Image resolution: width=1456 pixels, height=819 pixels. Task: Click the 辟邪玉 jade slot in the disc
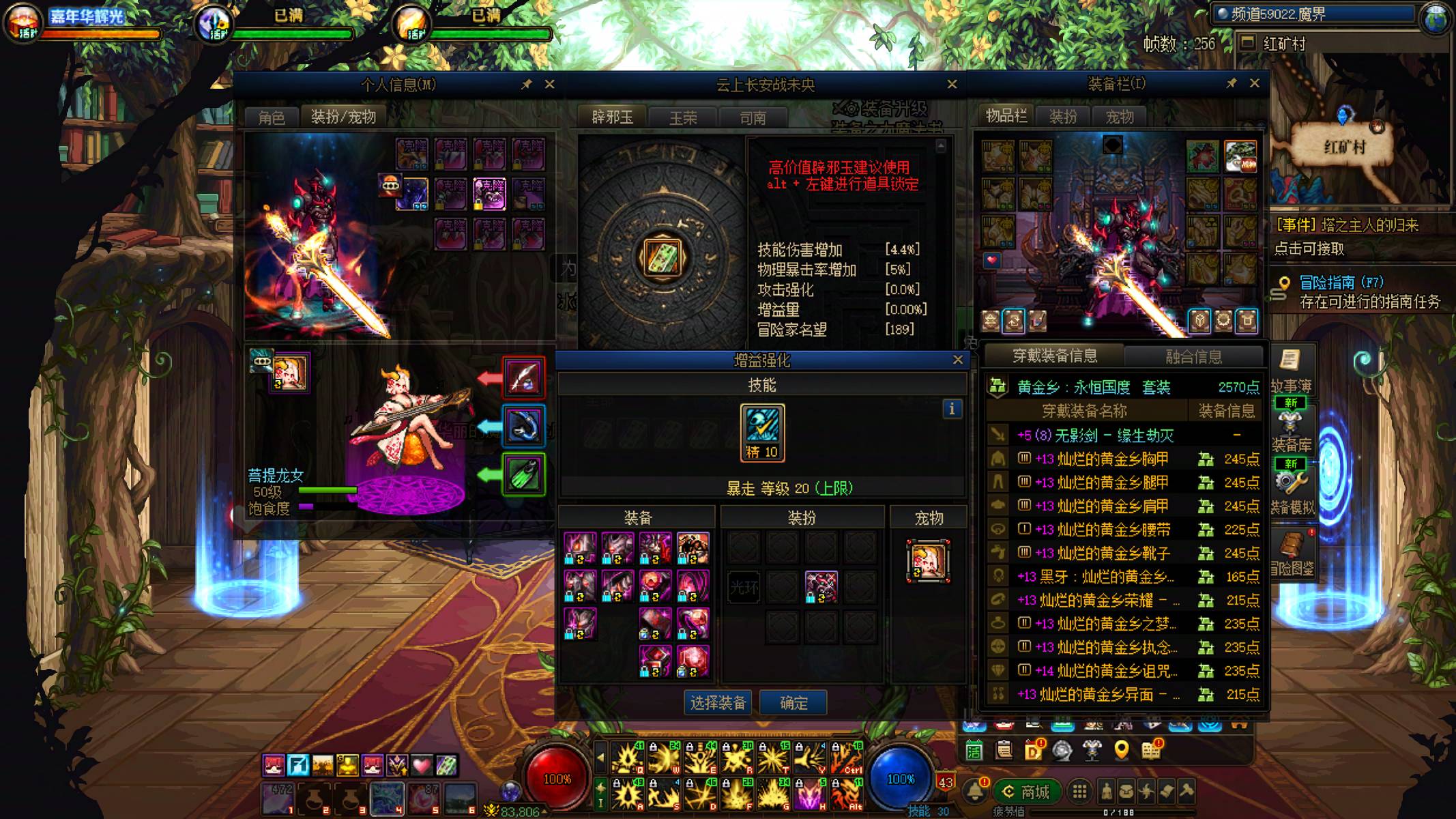point(662,258)
